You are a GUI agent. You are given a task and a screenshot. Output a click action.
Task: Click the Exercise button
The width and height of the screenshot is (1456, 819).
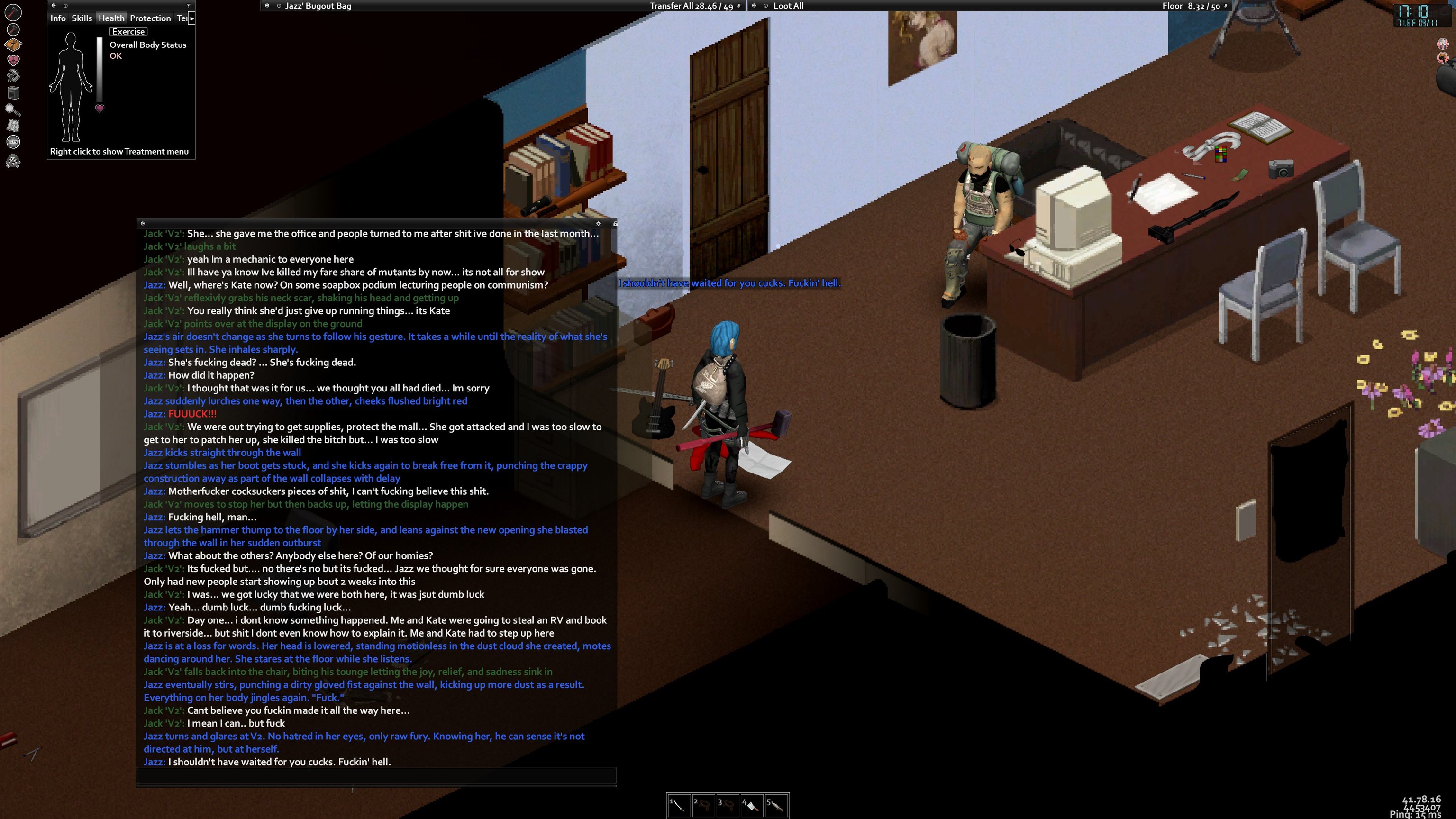pos(128,32)
